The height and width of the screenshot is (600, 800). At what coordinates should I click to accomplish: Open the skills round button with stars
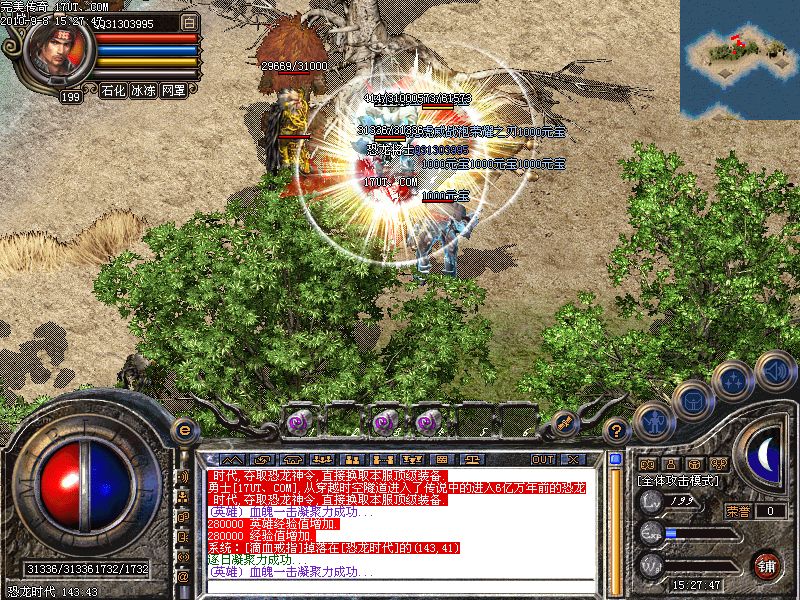[733, 380]
